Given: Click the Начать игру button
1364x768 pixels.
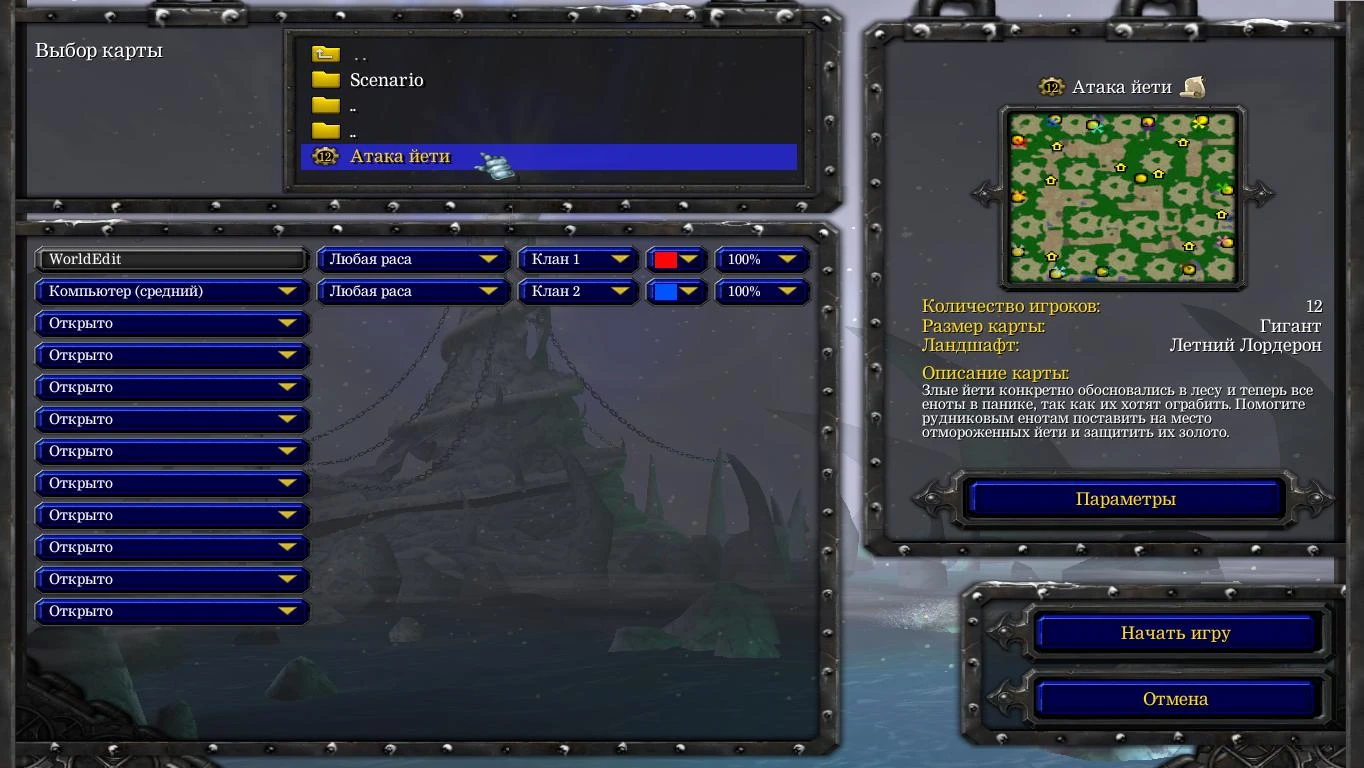Looking at the screenshot, I should 1176,633.
